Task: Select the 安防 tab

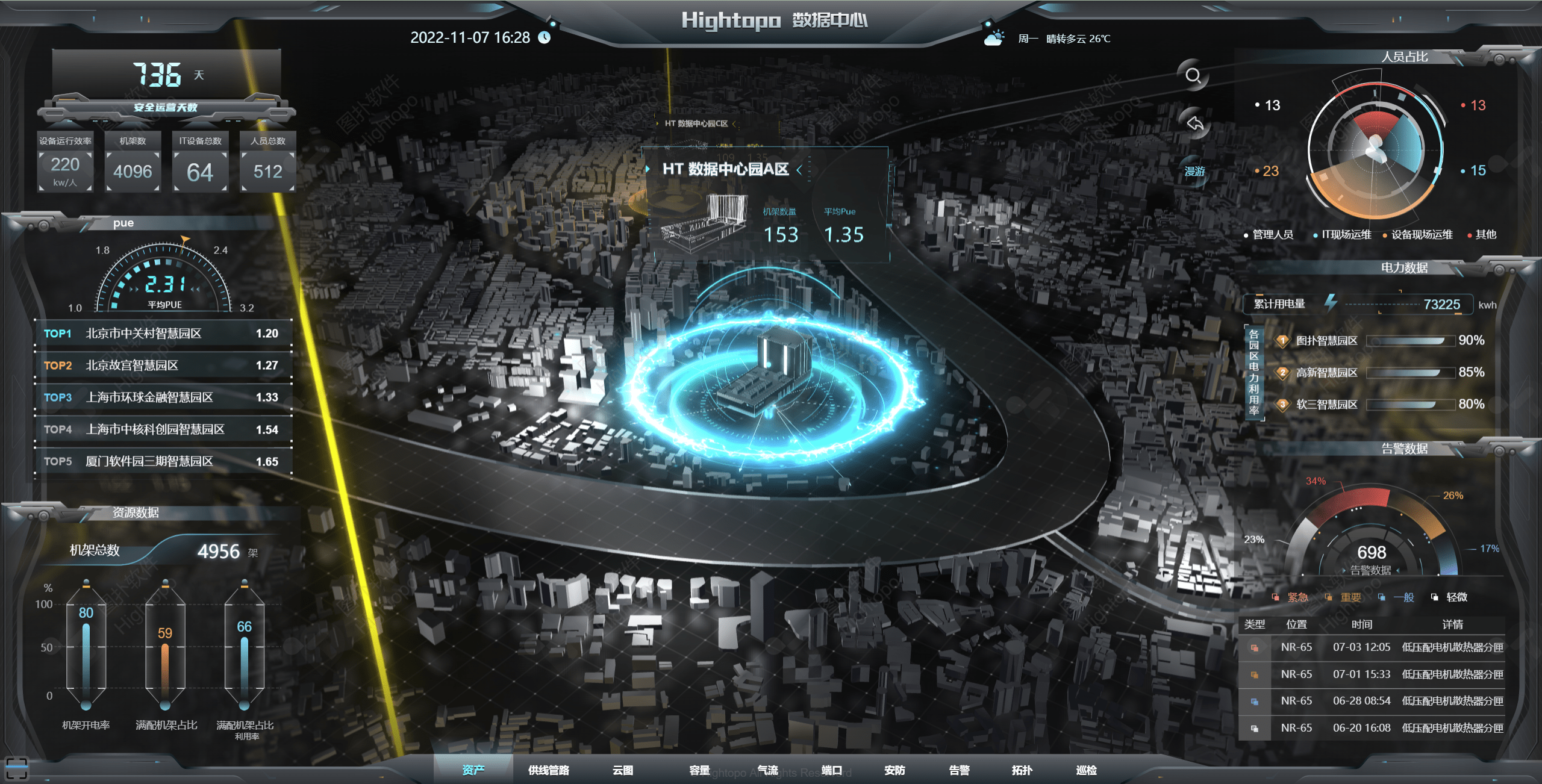Action: click(894, 770)
